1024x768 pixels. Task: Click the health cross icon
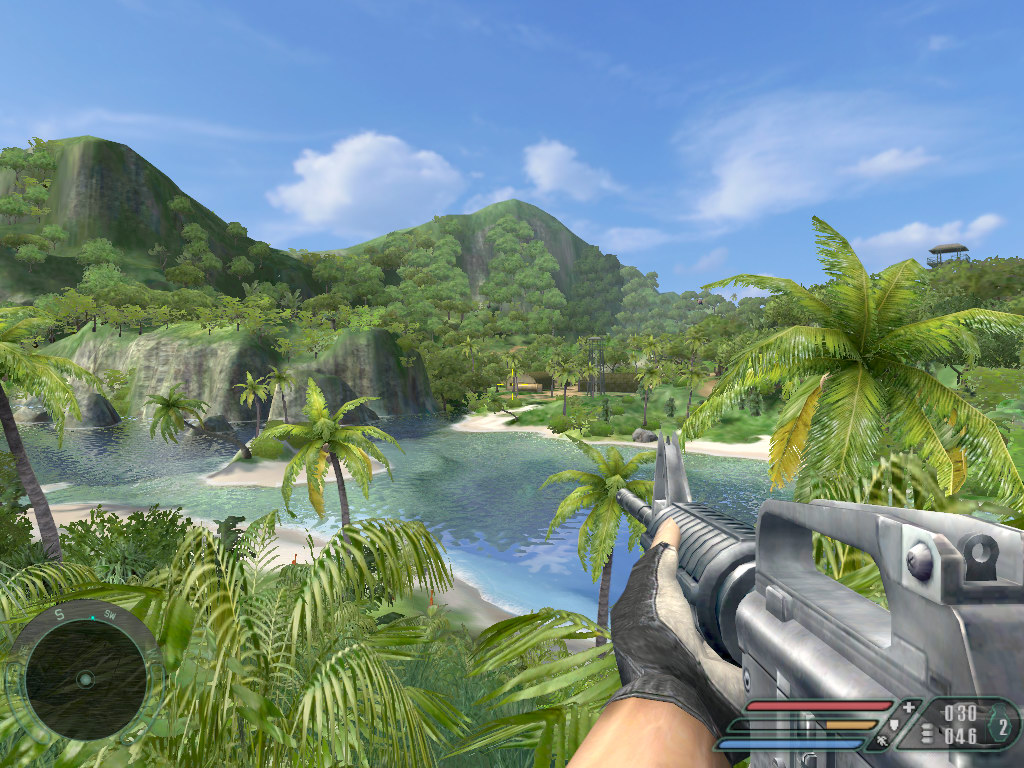point(908,708)
